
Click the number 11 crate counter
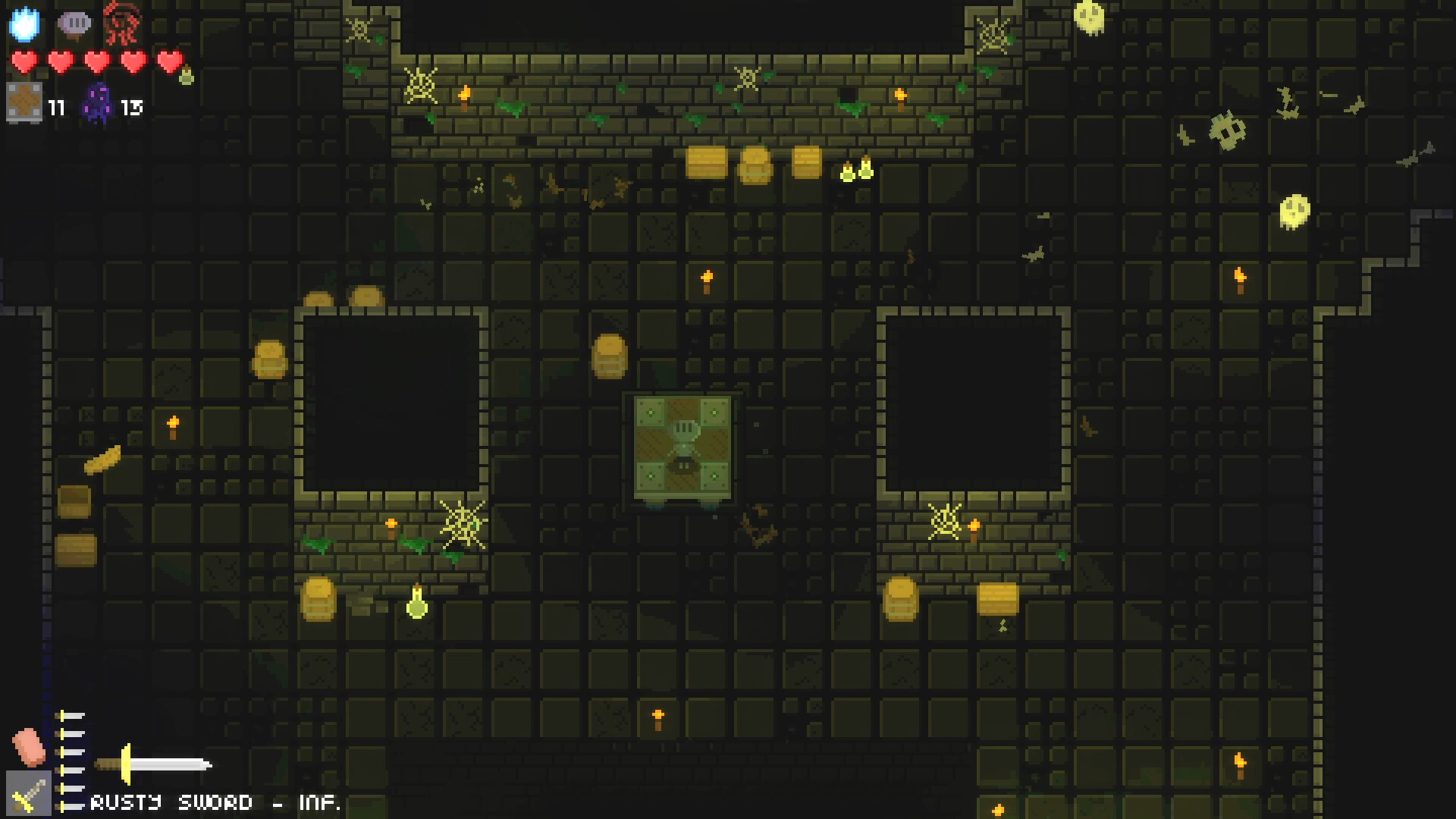55,108
